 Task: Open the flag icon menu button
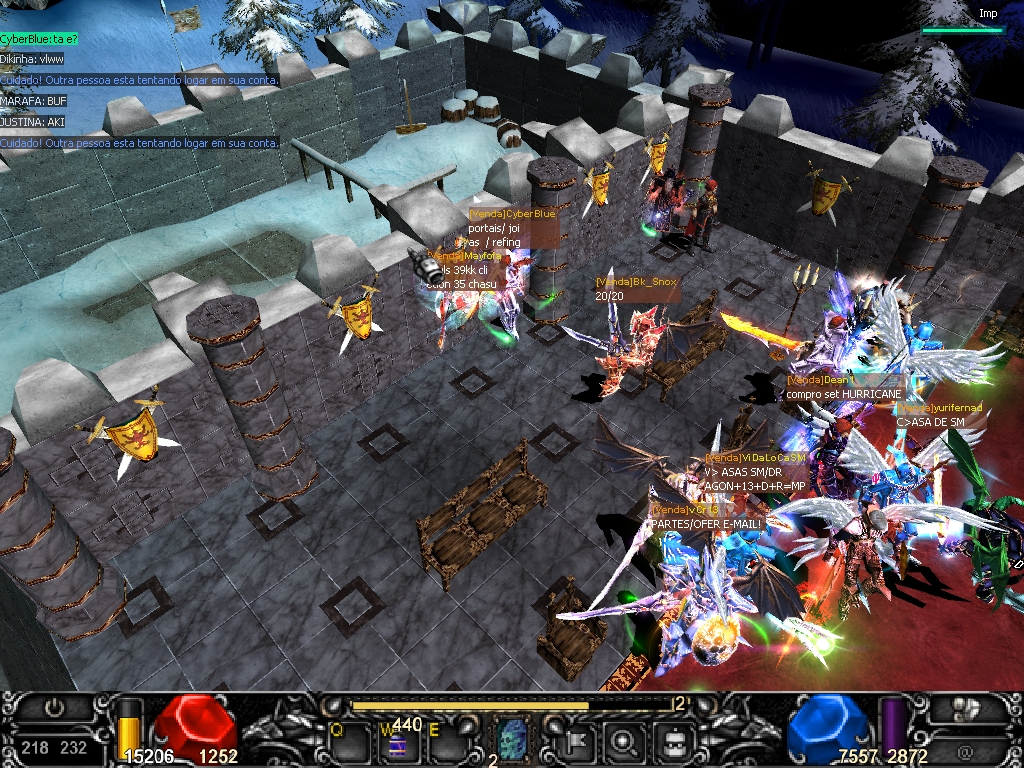[x=579, y=742]
